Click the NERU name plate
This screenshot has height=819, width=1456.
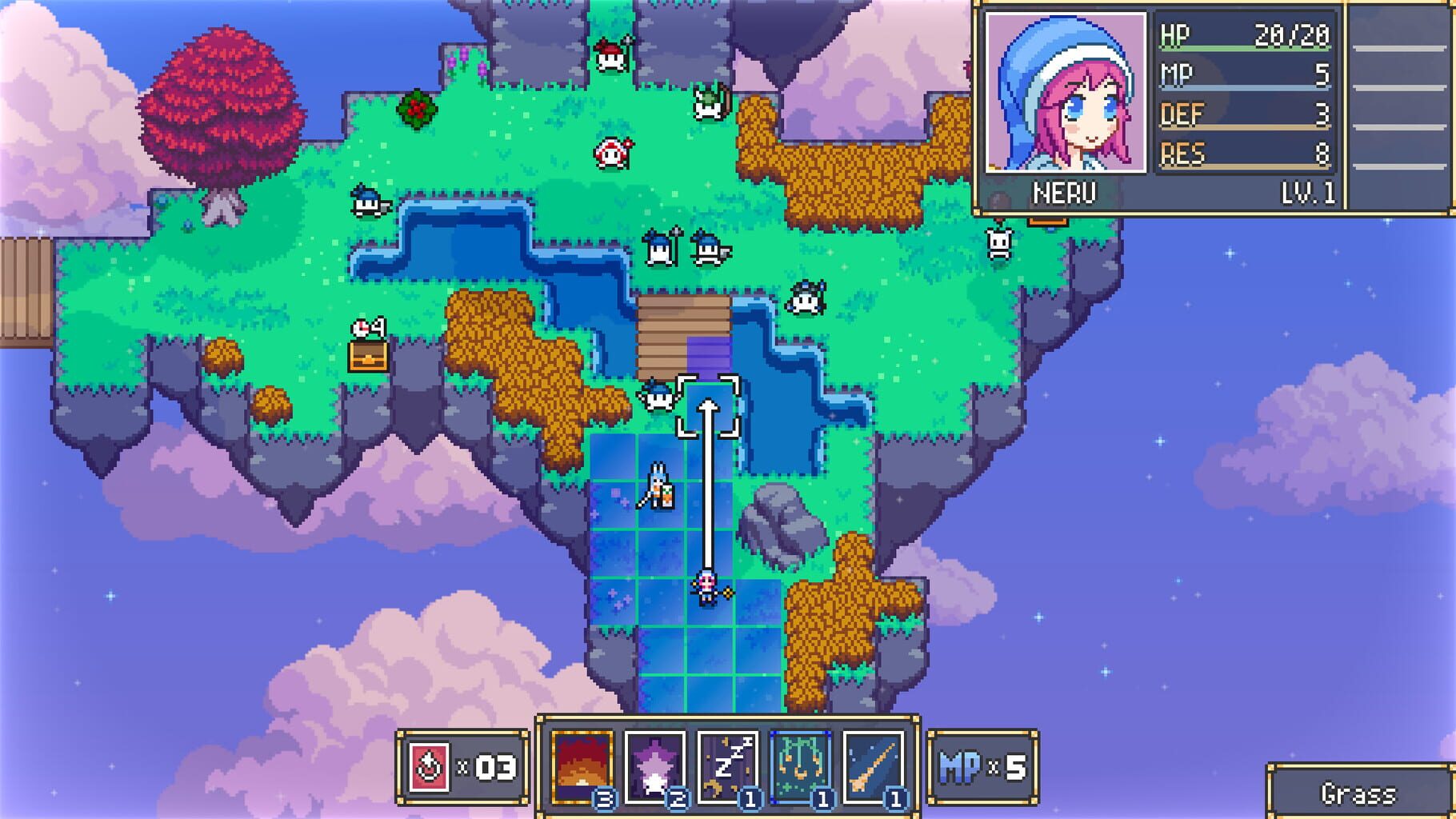[x=1064, y=190]
